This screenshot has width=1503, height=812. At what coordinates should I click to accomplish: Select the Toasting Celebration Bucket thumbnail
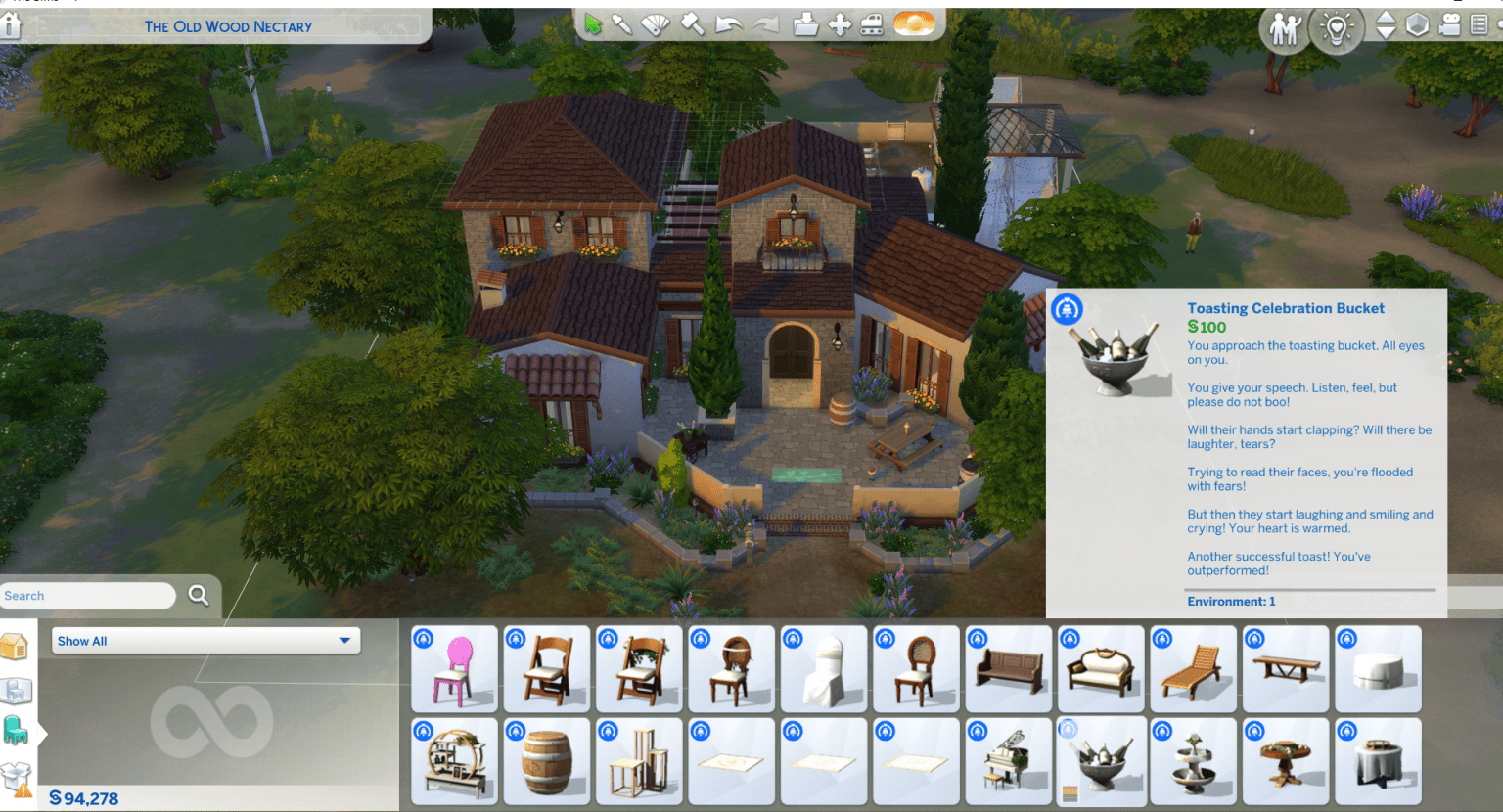coord(1101,761)
